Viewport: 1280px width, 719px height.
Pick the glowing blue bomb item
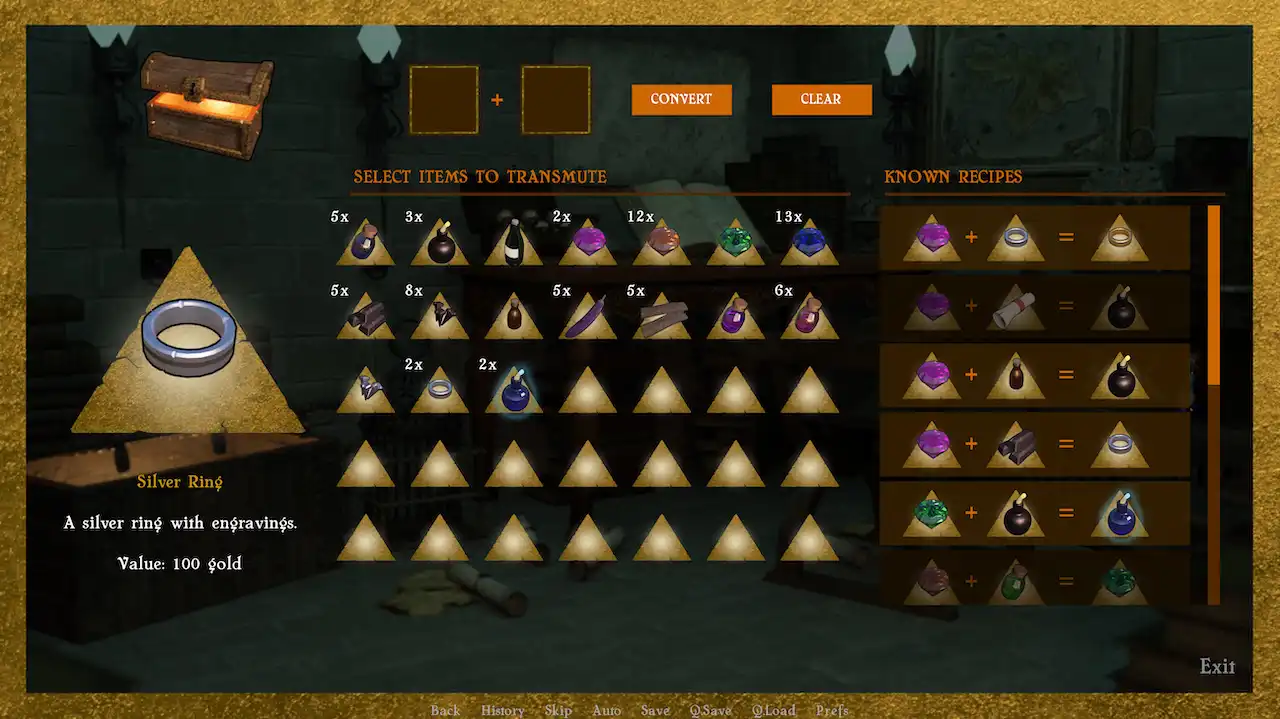coord(514,391)
